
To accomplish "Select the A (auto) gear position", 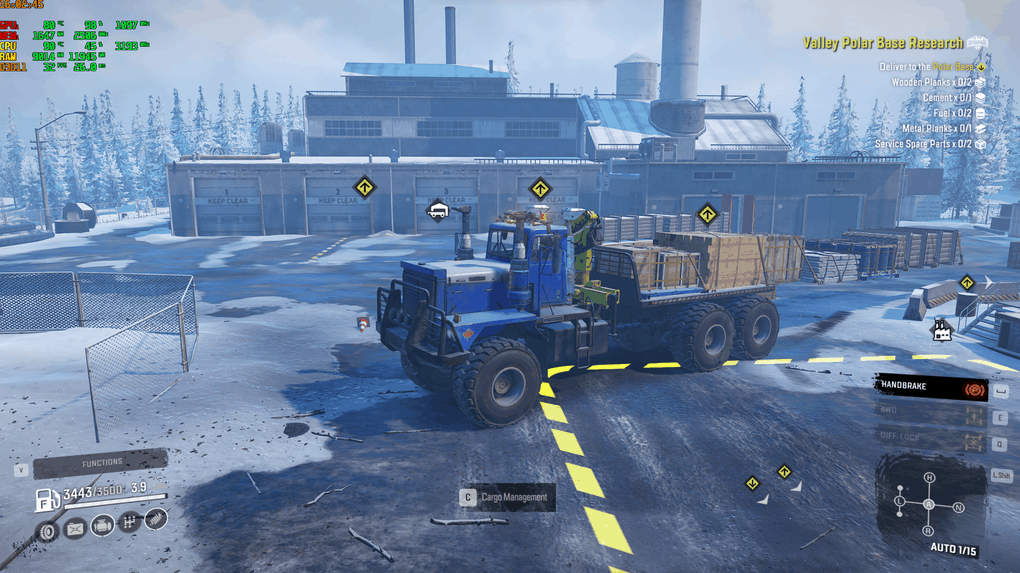I will tap(929, 504).
